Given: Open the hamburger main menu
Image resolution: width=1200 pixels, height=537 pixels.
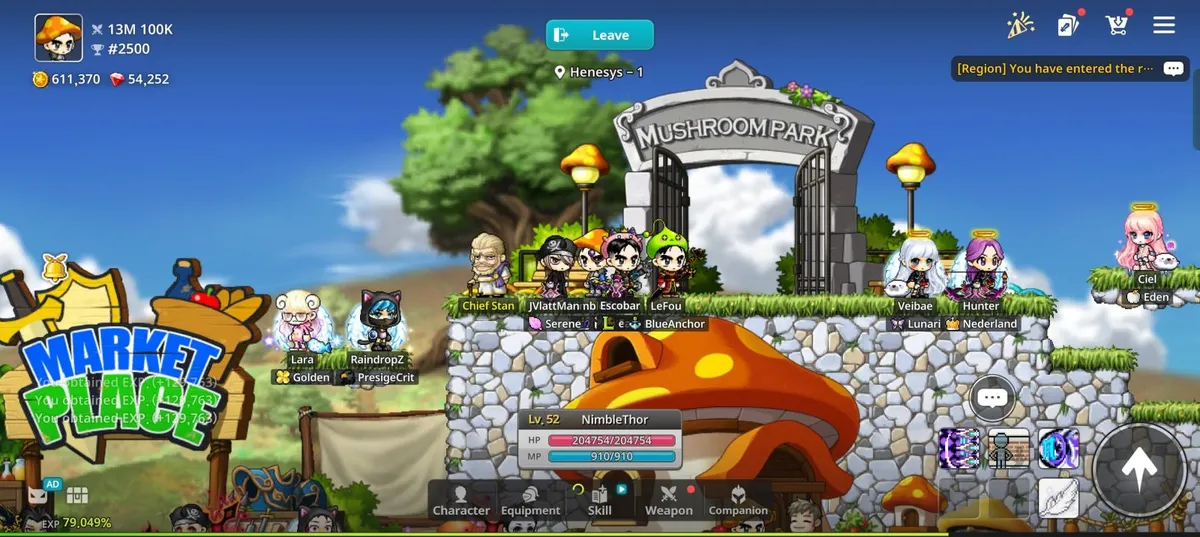Looking at the screenshot, I should click(x=1164, y=25).
